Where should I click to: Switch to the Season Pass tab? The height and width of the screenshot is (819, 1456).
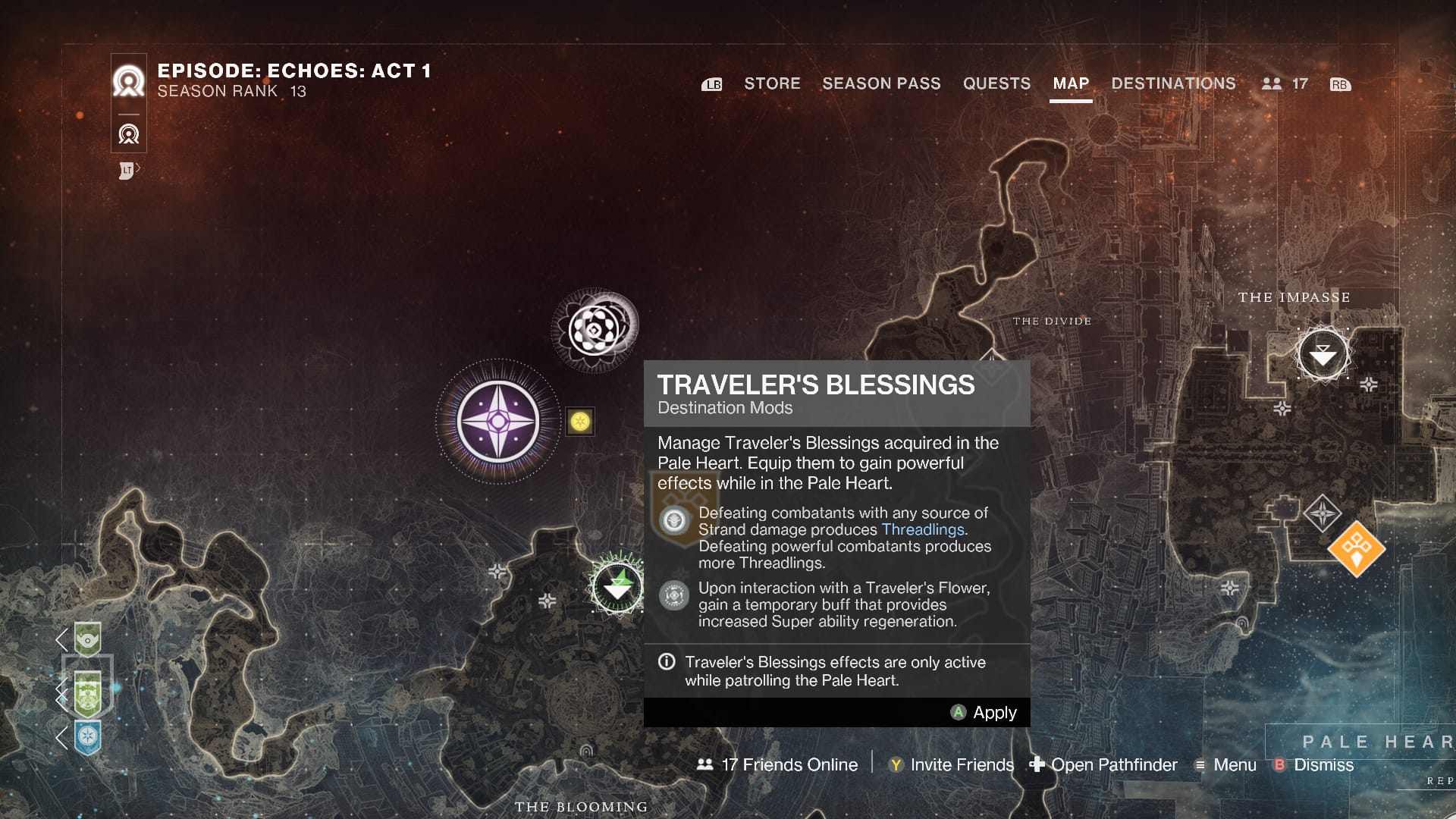881,83
